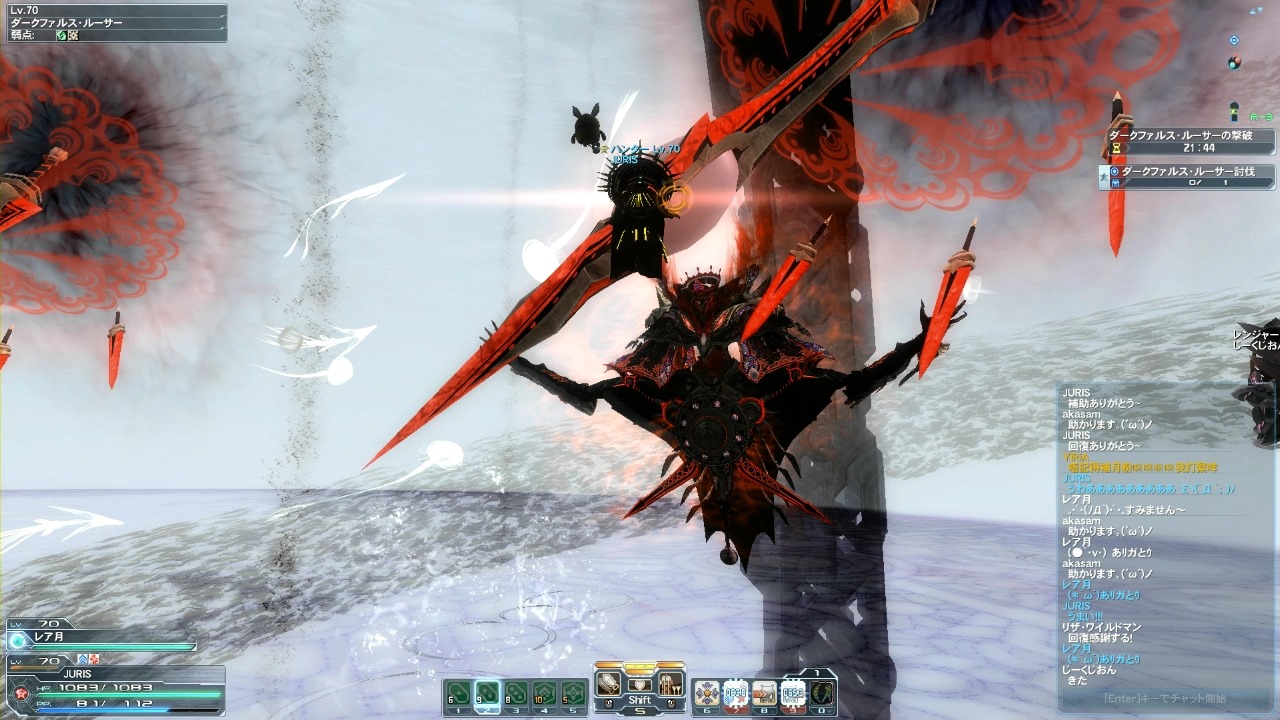The width and height of the screenshot is (1280, 720).
Task: Select the item in subpalette slot 1
Action: tap(458, 693)
